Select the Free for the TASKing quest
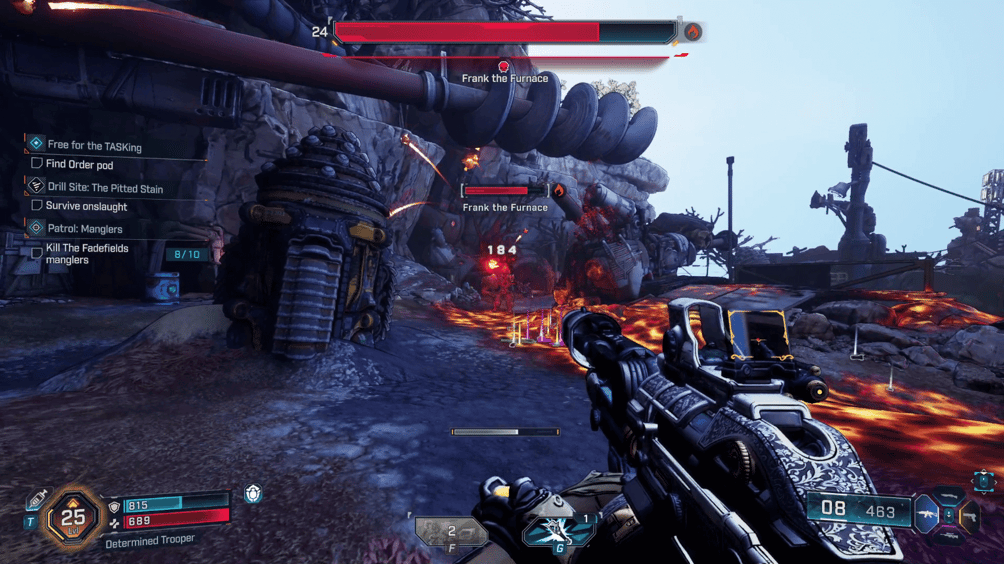1004x564 pixels. (x=94, y=146)
